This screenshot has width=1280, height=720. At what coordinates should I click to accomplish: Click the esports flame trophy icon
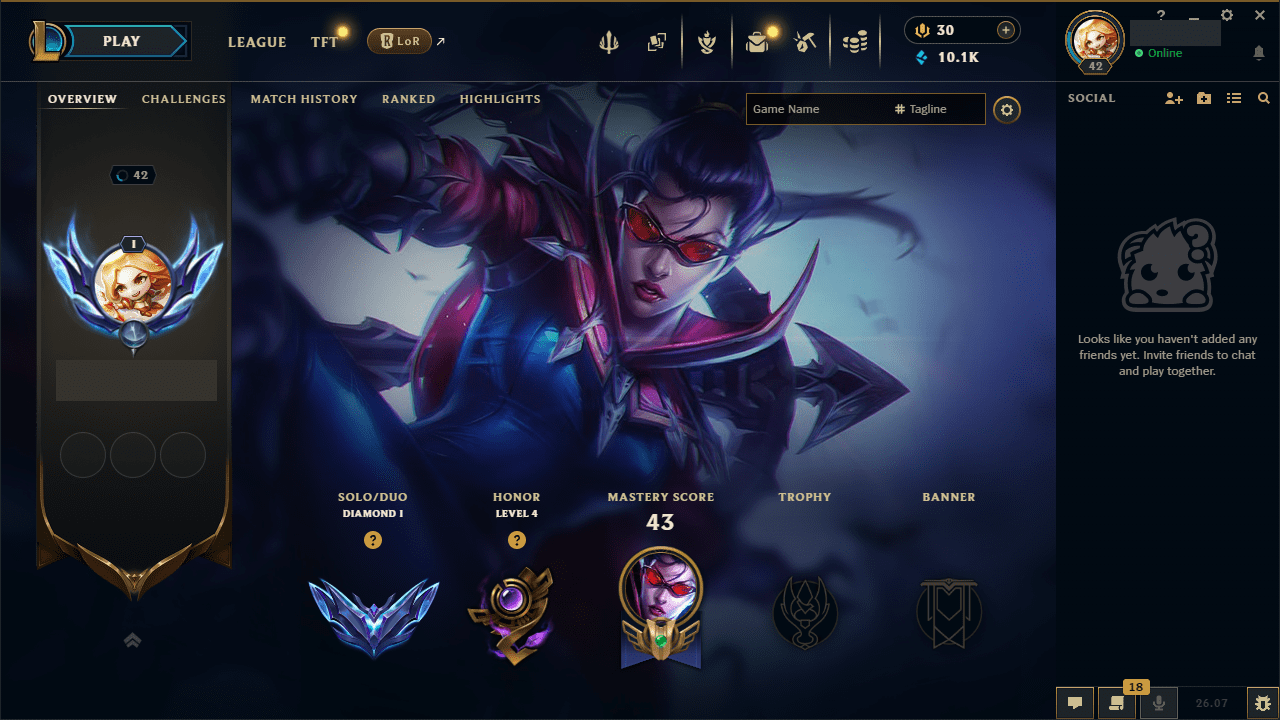coord(707,42)
